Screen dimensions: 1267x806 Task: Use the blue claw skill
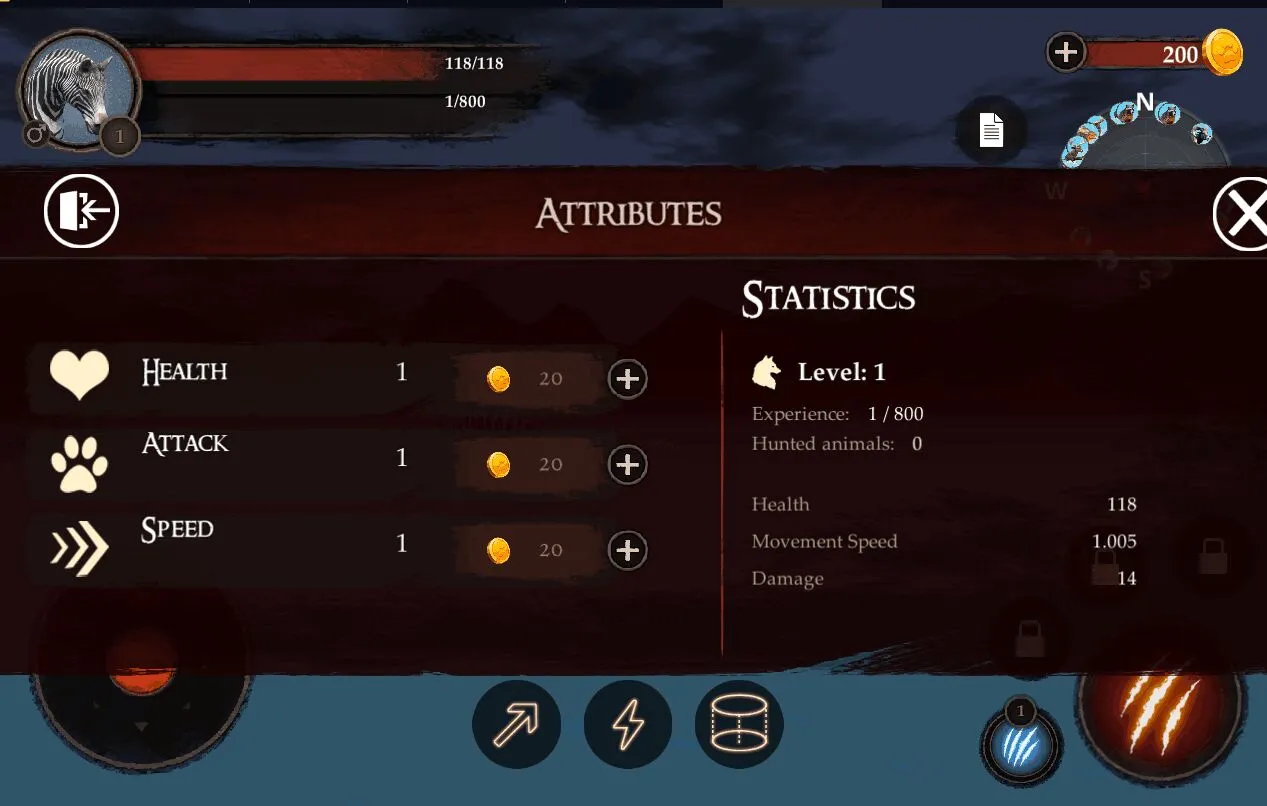[1020, 746]
